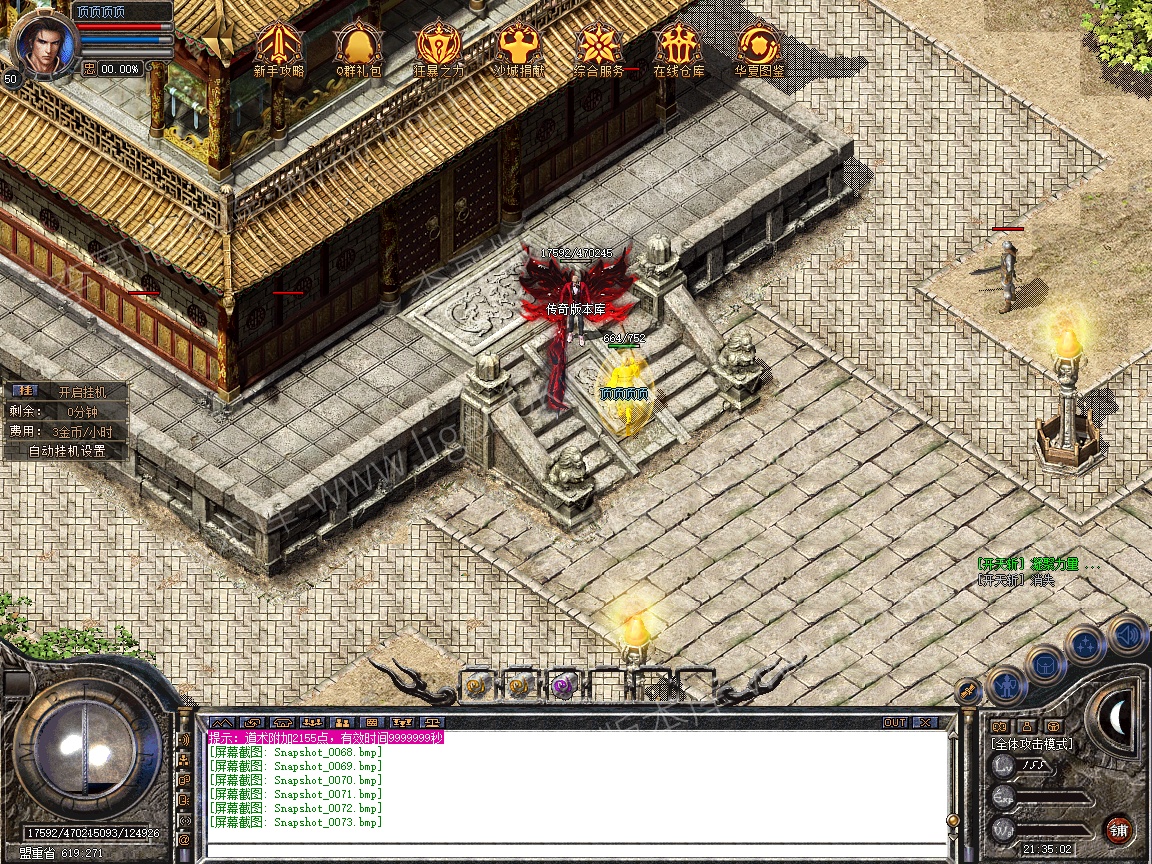Click the 开启挂机 auto-play button
The image size is (1152, 864).
(81, 392)
